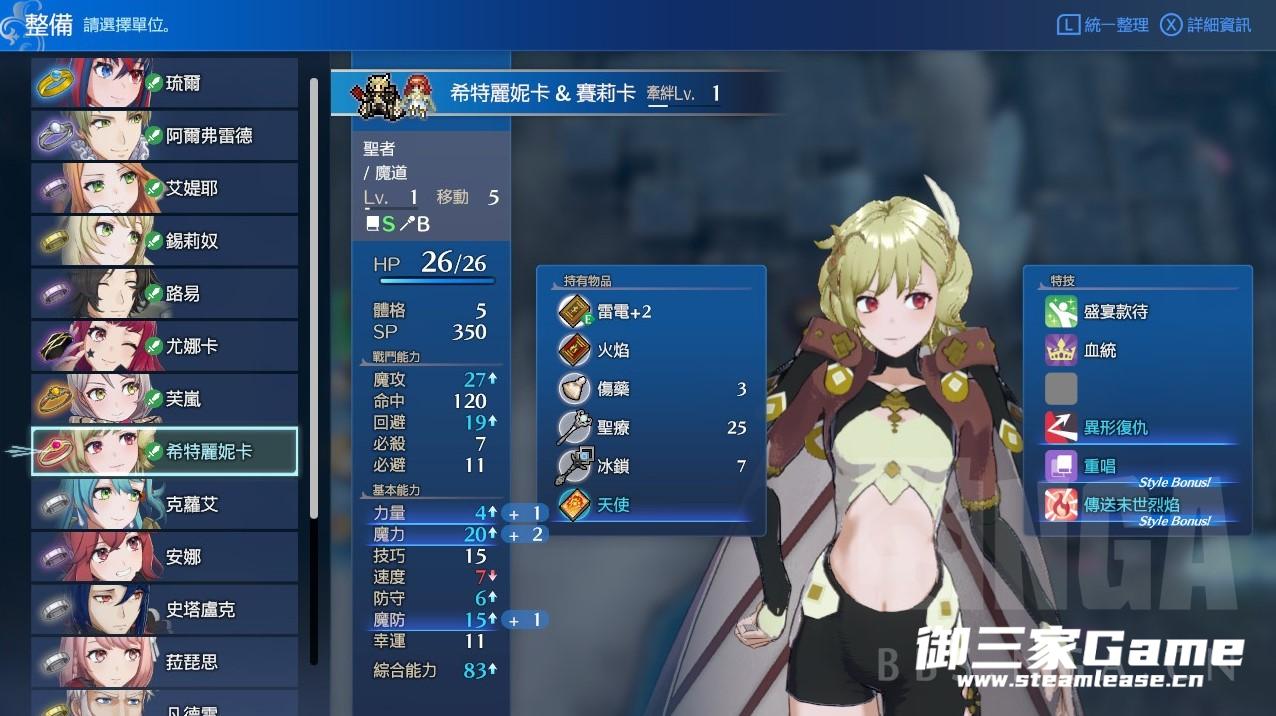The height and width of the screenshot is (716, 1276).
Task: Select the 艾媞耶 unit row
Action: 165,188
